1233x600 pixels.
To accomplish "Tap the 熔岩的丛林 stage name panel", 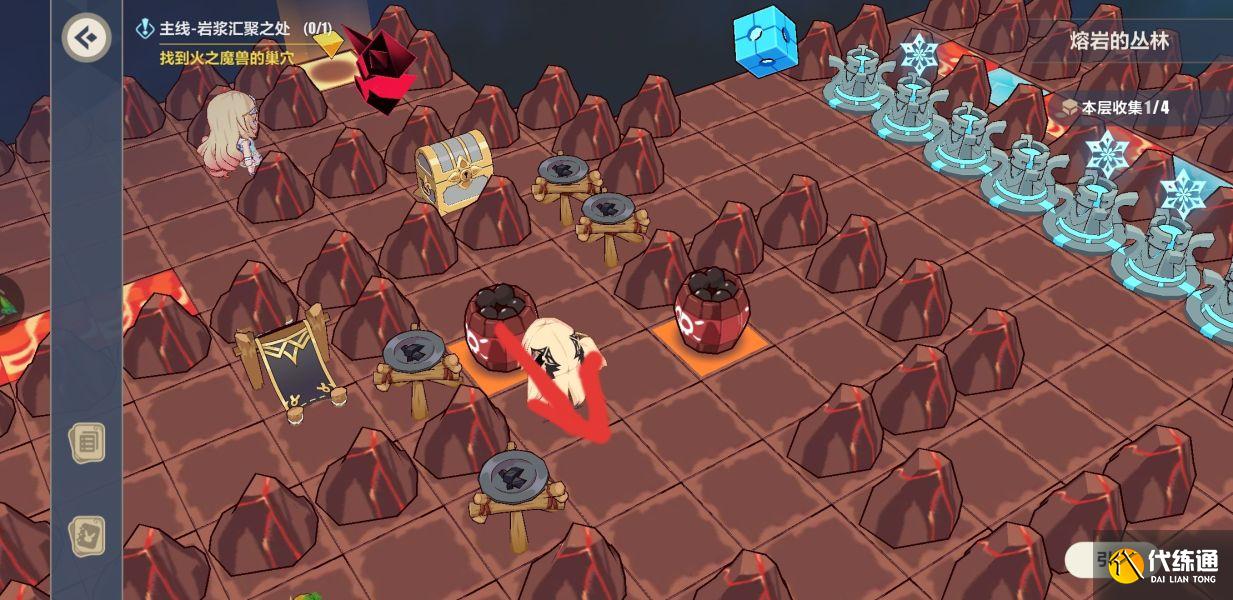I will click(x=1118, y=42).
